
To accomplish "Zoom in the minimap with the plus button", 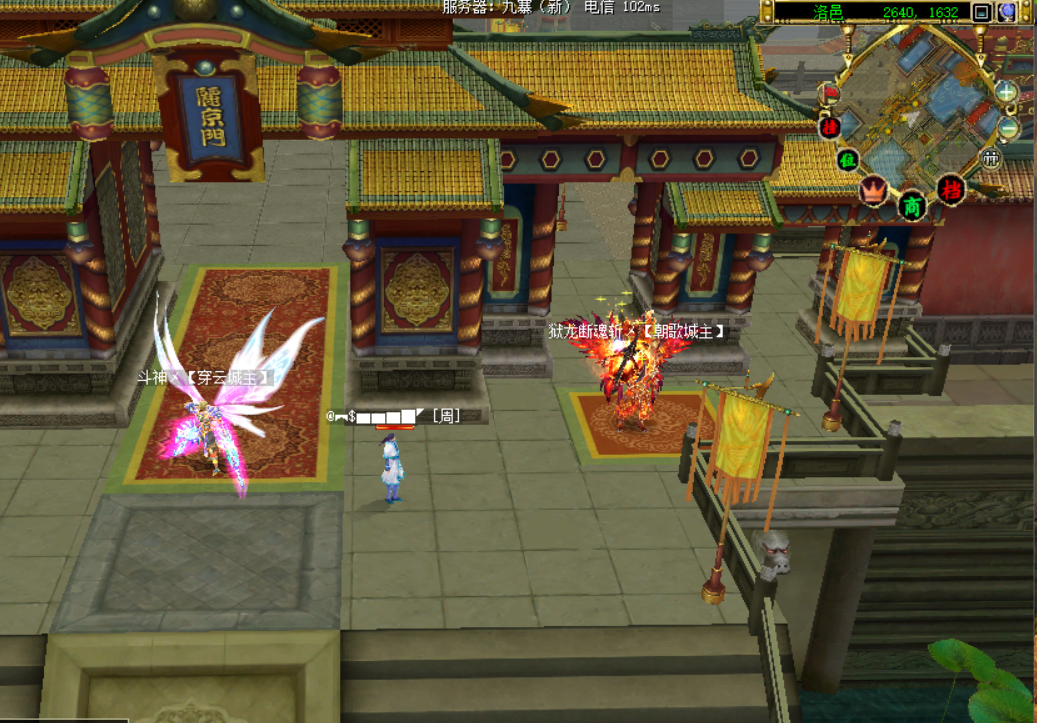I will 1007,92.
